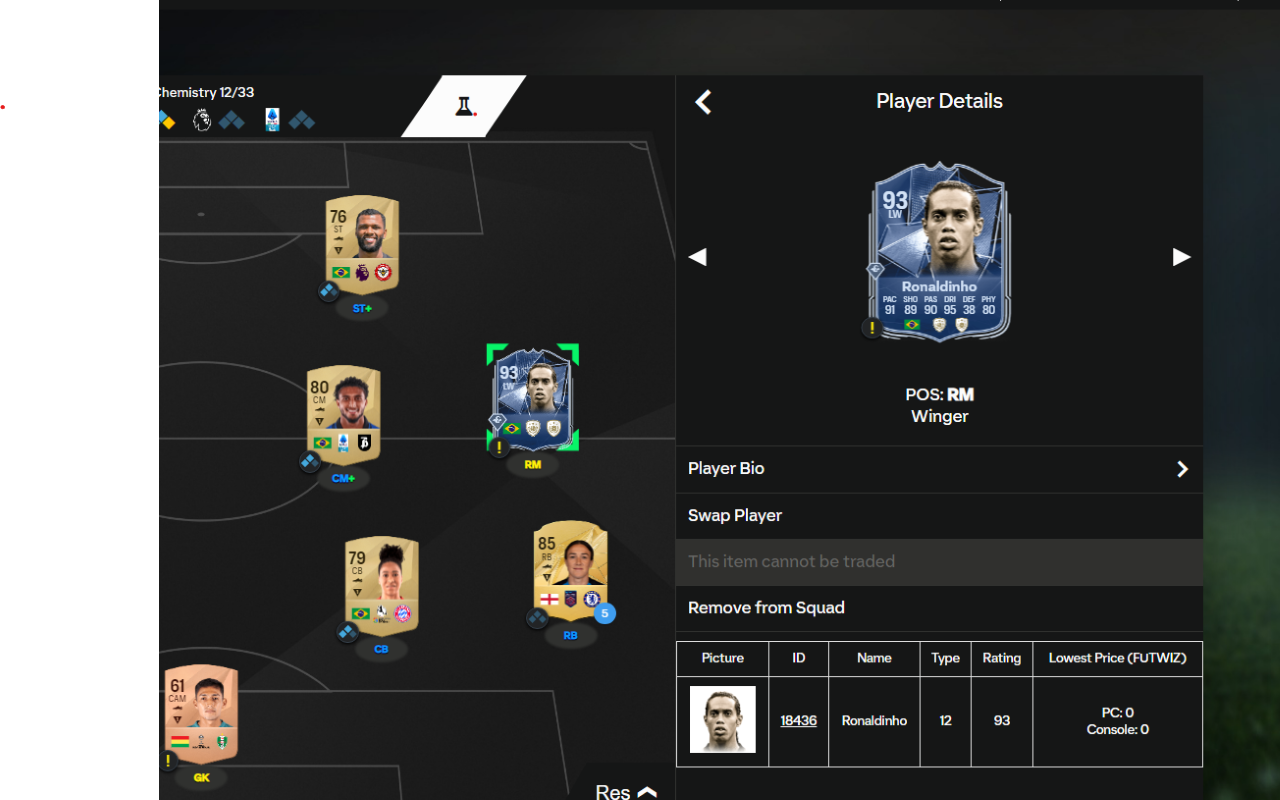Click the blue 5 badge on the RB card
The height and width of the screenshot is (800, 1280).
tap(604, 614)
